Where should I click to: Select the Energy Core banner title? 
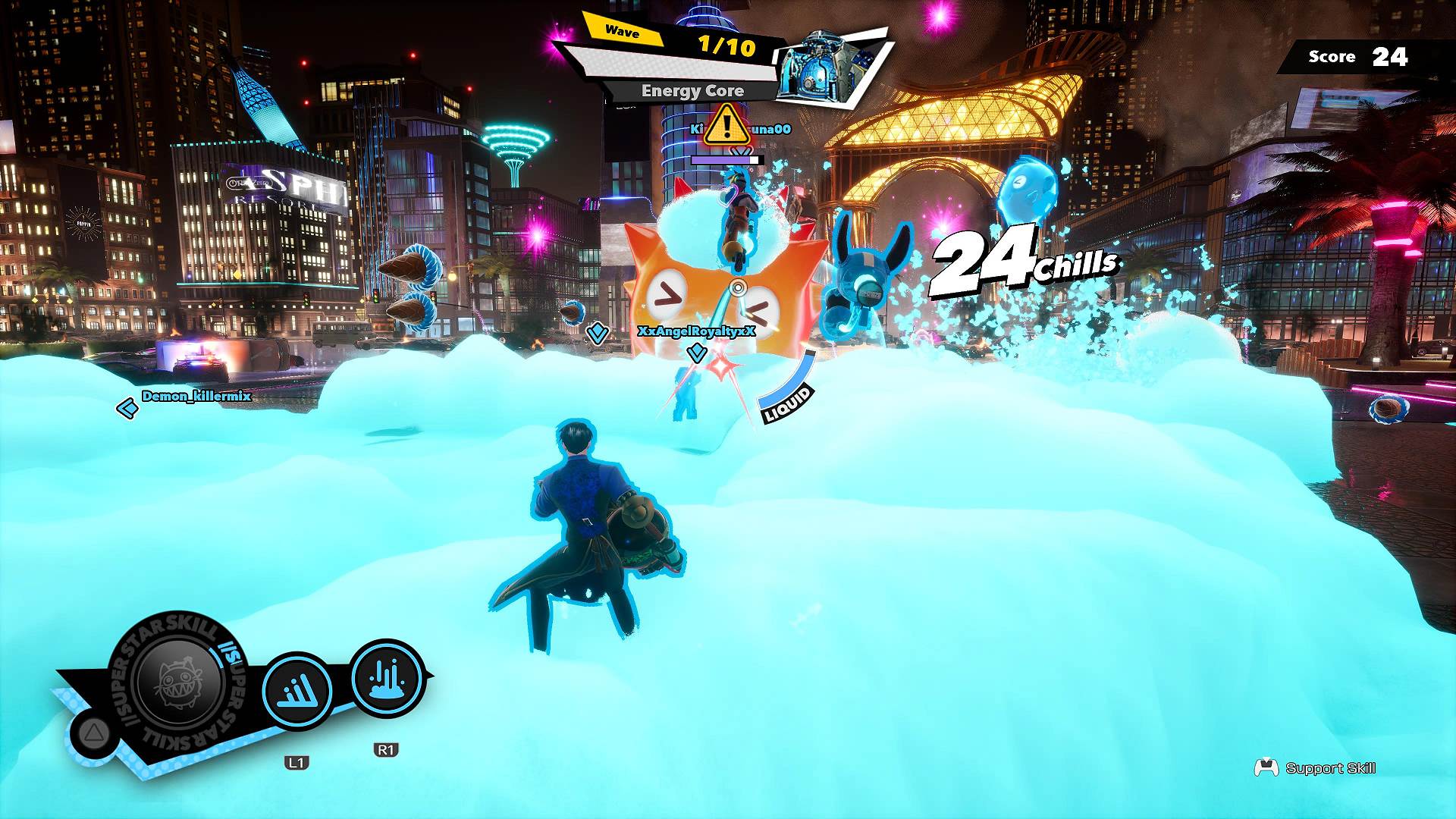pos(692,91)
